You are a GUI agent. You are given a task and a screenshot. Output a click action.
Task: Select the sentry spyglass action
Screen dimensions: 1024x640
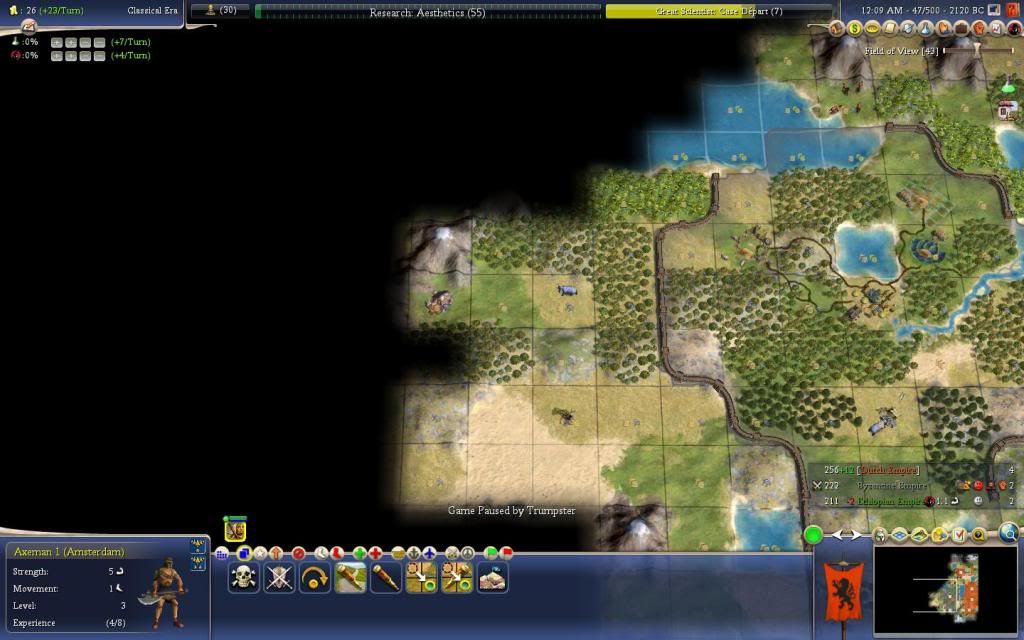[x=386, y=577]
